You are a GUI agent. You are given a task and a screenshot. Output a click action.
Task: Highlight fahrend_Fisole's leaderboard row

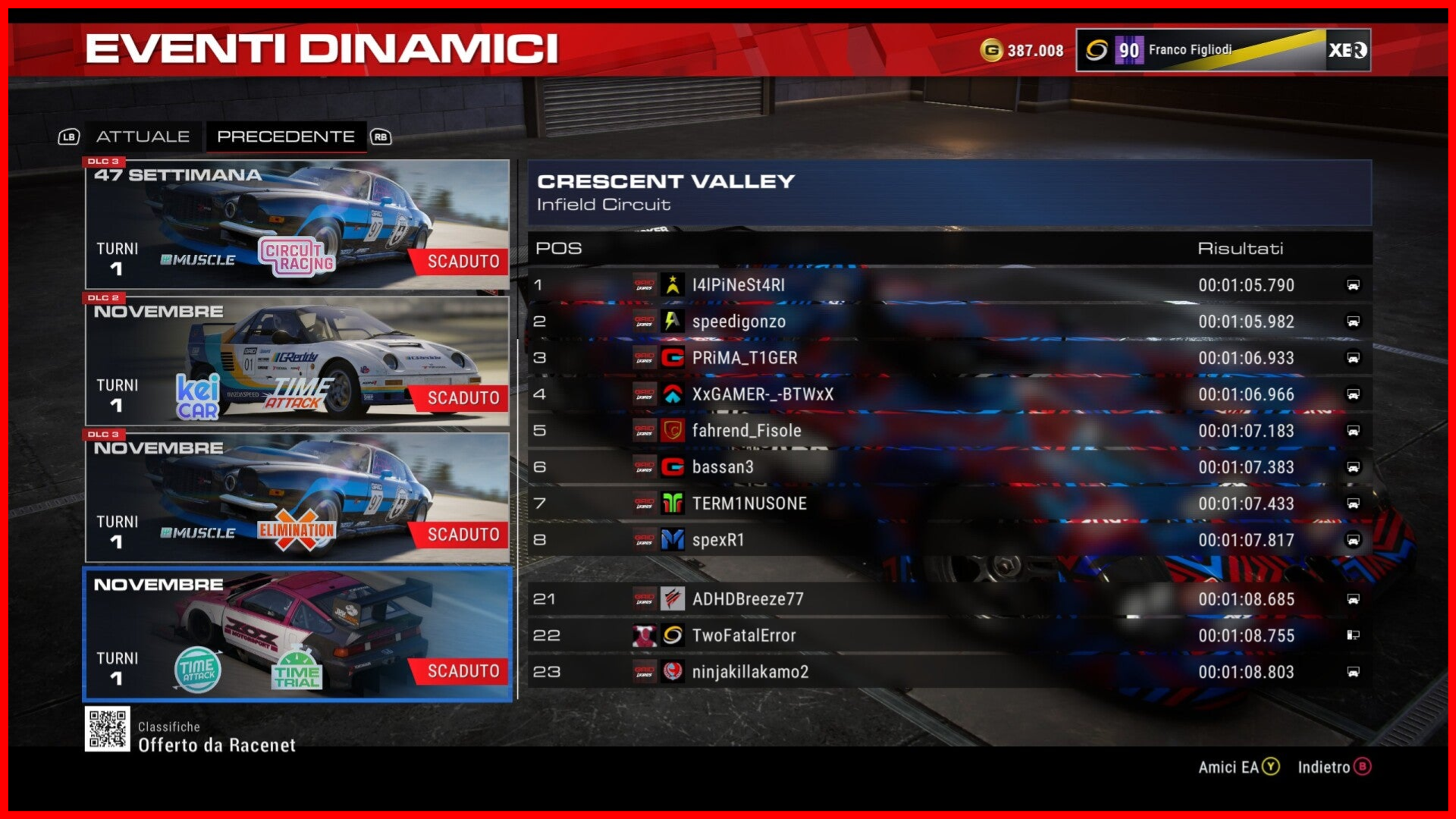pyautogui.click(x=949, y=431)
